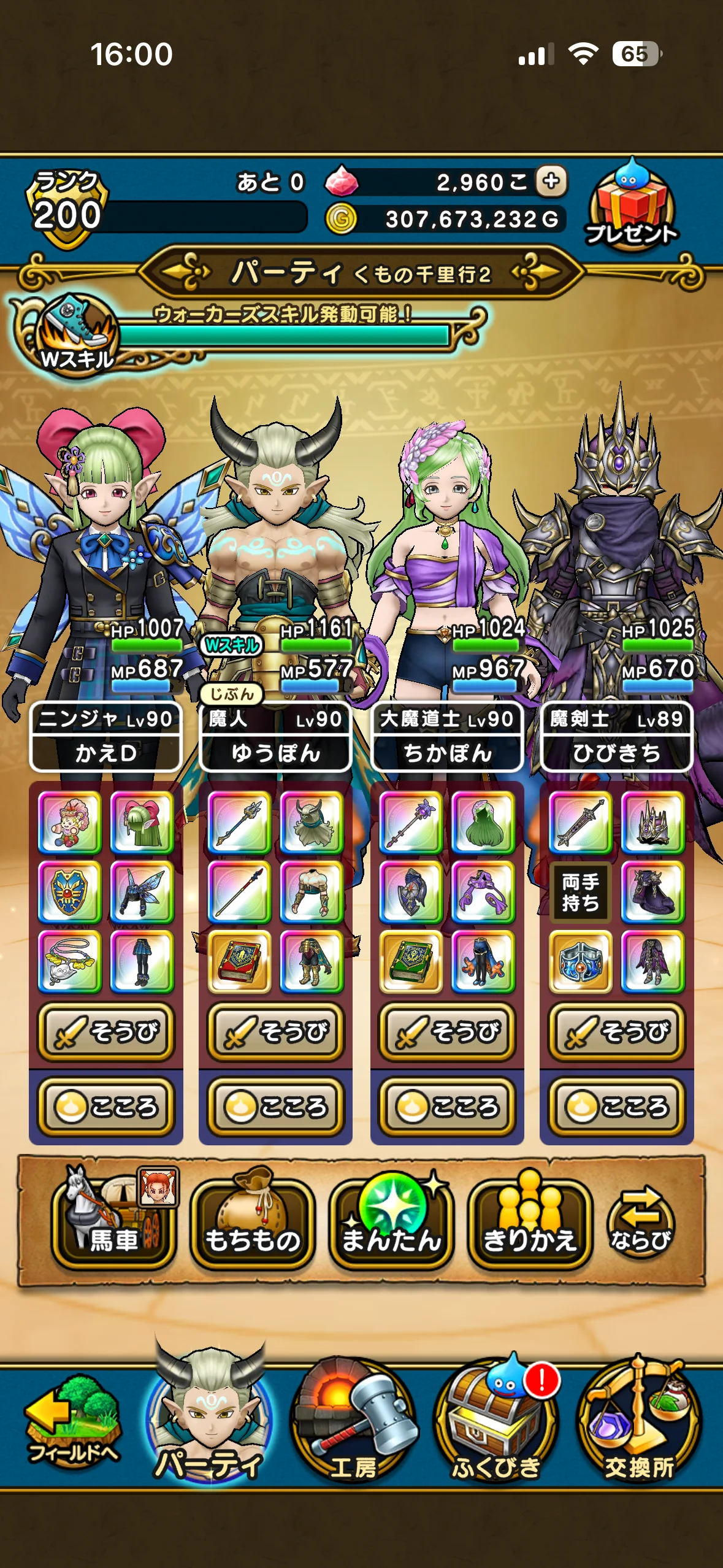Viewport: 723px width, 1568px height.
Task: Open こころ for ゆうぽん
Action: (x=276, y=1107)
